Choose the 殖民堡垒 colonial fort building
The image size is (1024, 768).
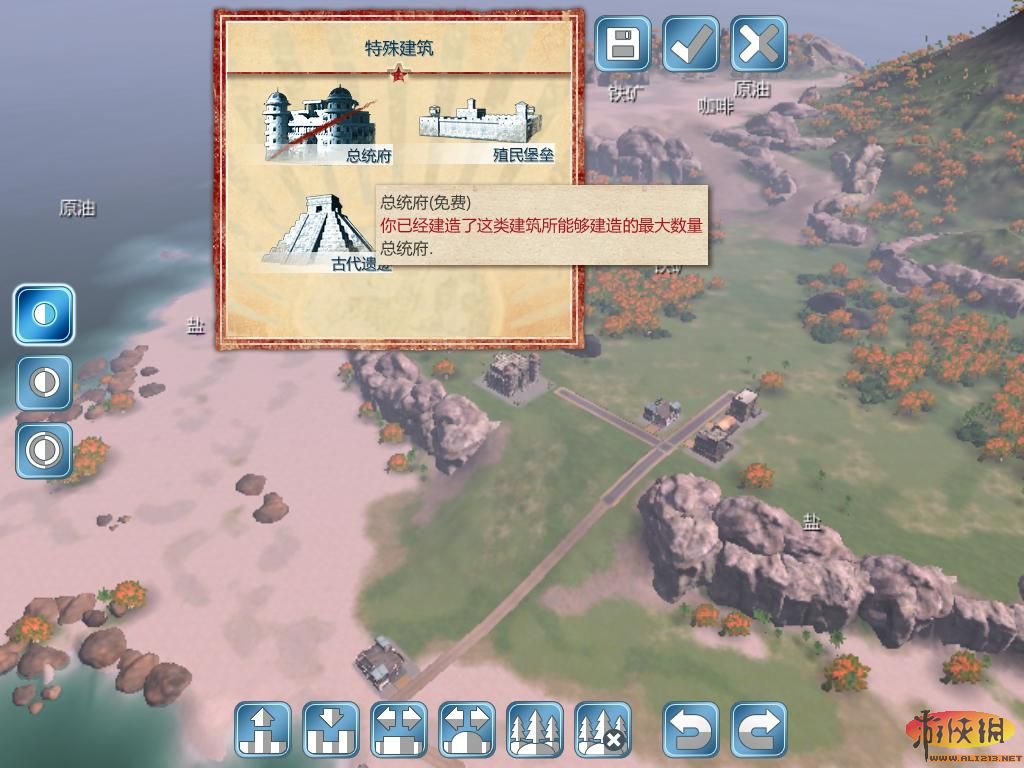coord(486,128)
